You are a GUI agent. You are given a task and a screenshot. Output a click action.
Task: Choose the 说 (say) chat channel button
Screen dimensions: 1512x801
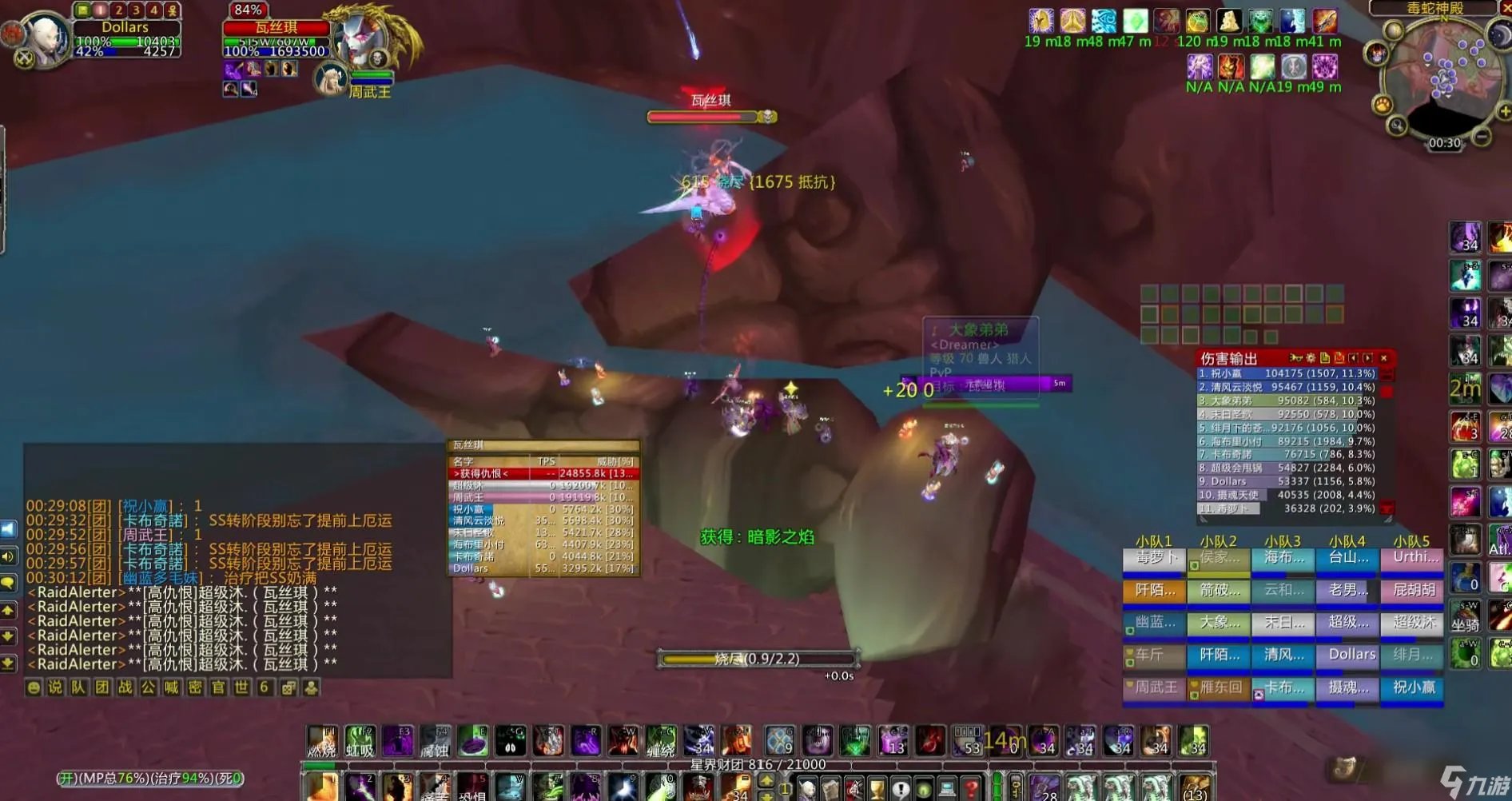point(55,687)
